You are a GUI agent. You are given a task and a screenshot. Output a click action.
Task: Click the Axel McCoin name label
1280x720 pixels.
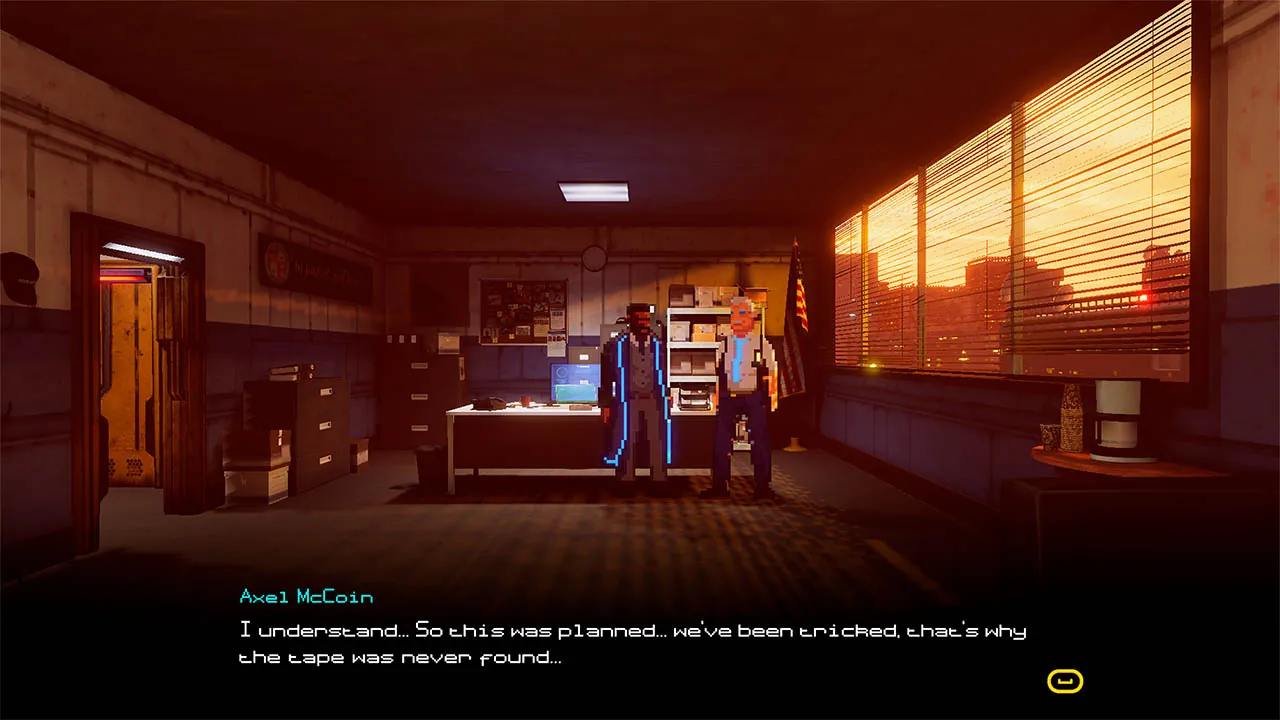pos(305,596)
